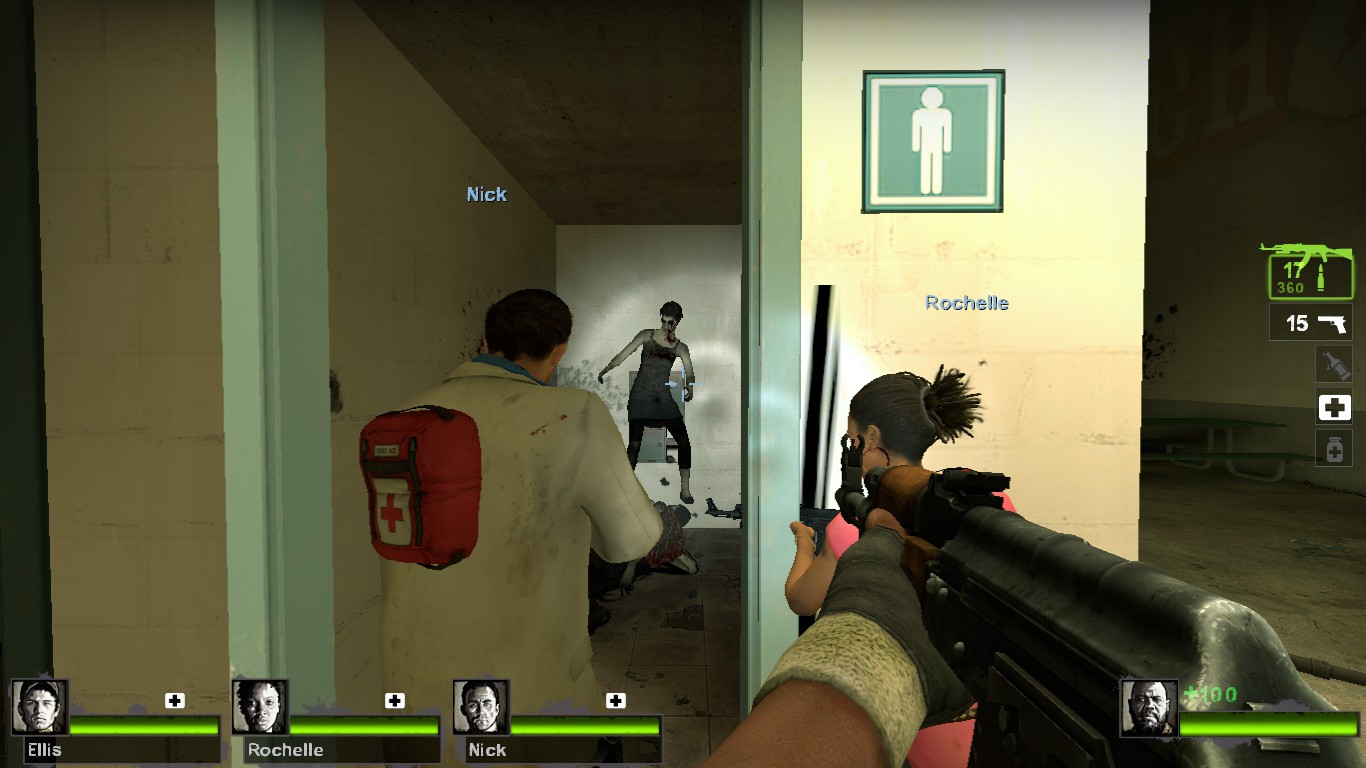Click Rochelle's floating nametag
This screenshot has width=1366, height=768.
966,302
